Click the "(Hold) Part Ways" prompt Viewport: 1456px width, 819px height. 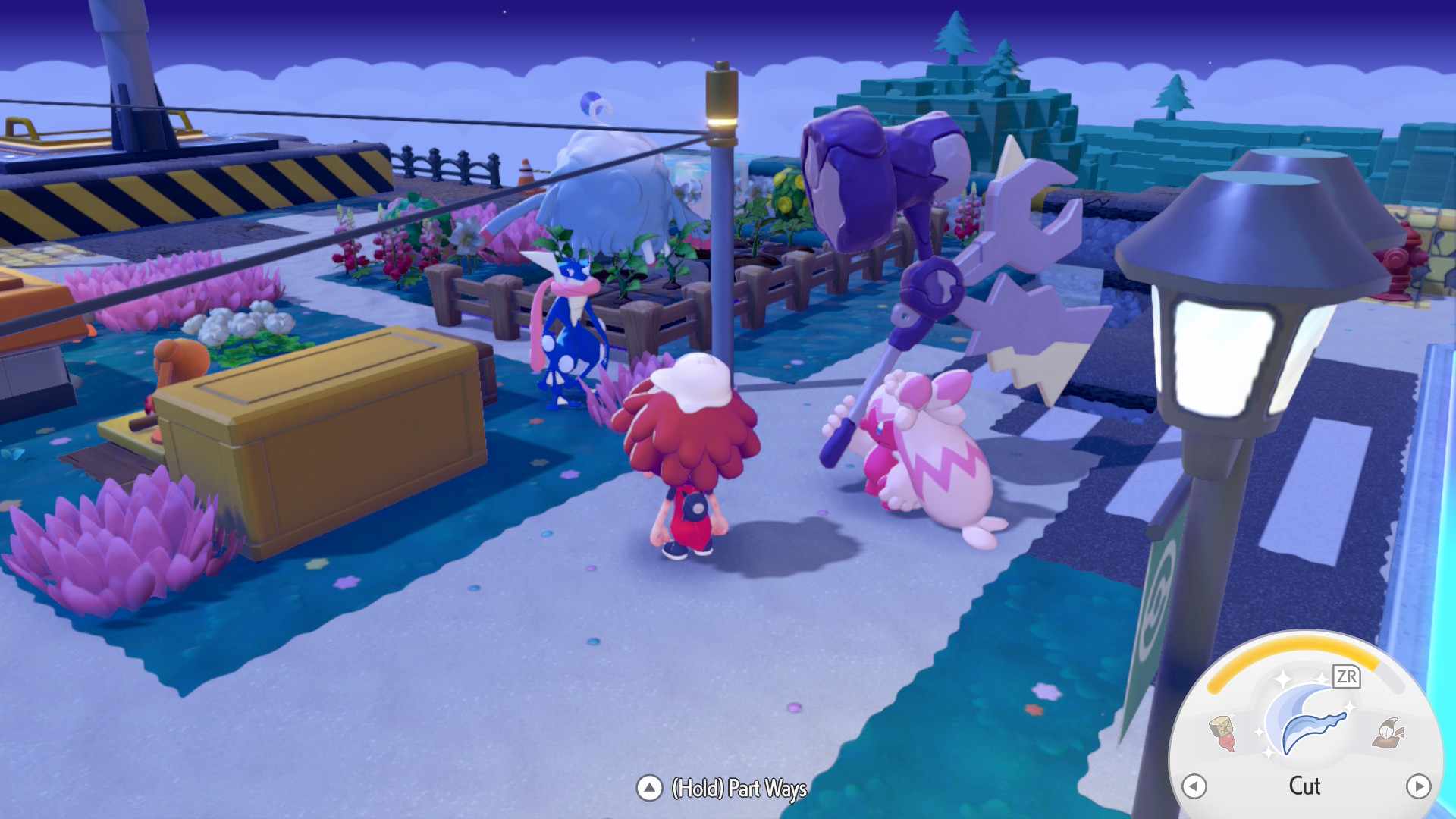tap(739, 789)
